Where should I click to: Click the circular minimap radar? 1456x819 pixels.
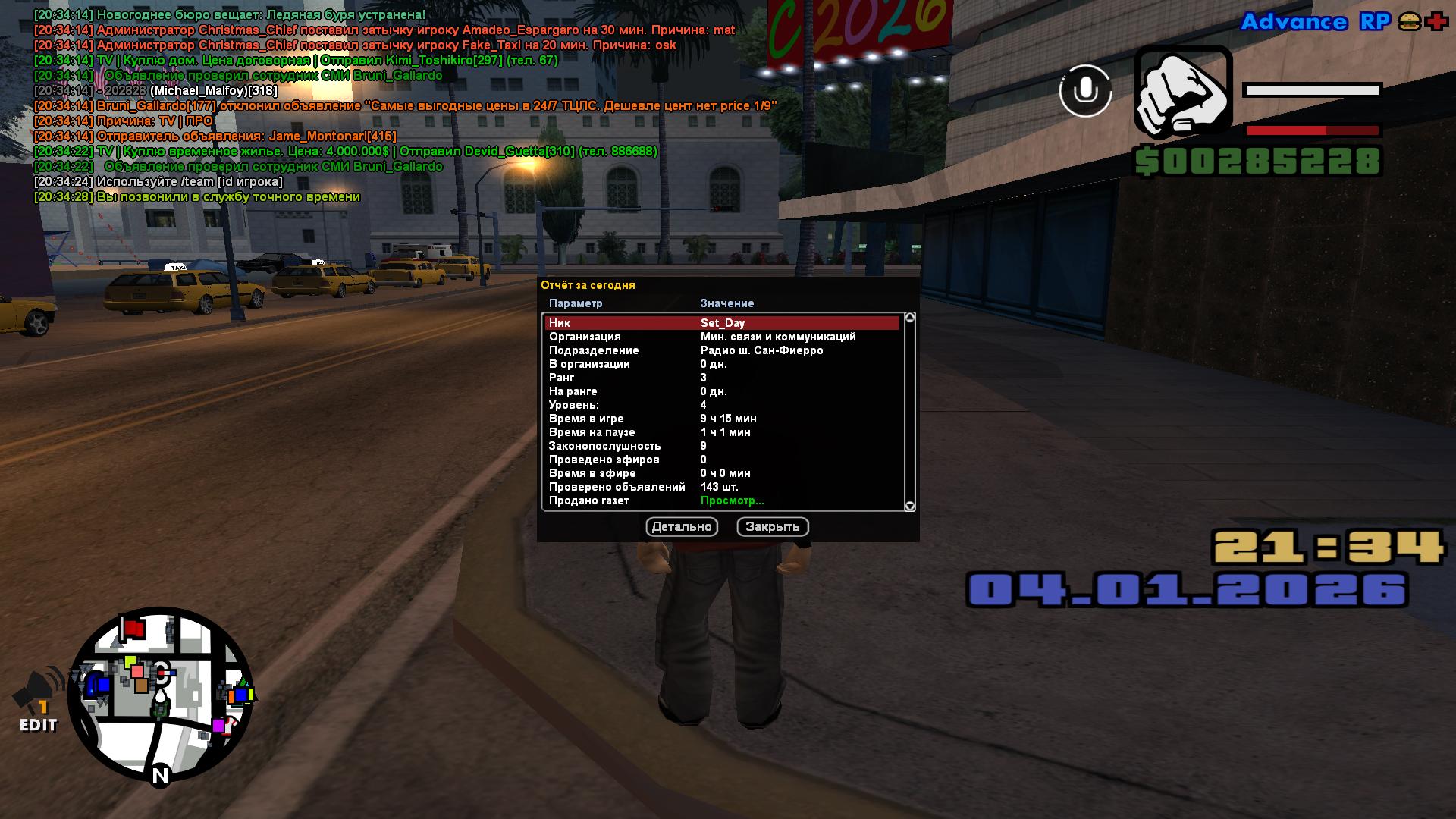tap(161, 694)
